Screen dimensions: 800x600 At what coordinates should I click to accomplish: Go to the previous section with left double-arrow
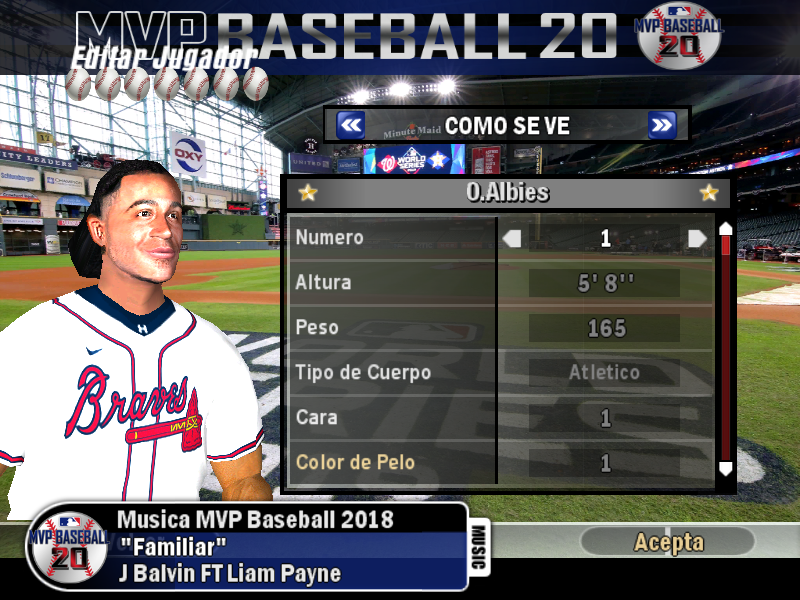tap(350, 125)
